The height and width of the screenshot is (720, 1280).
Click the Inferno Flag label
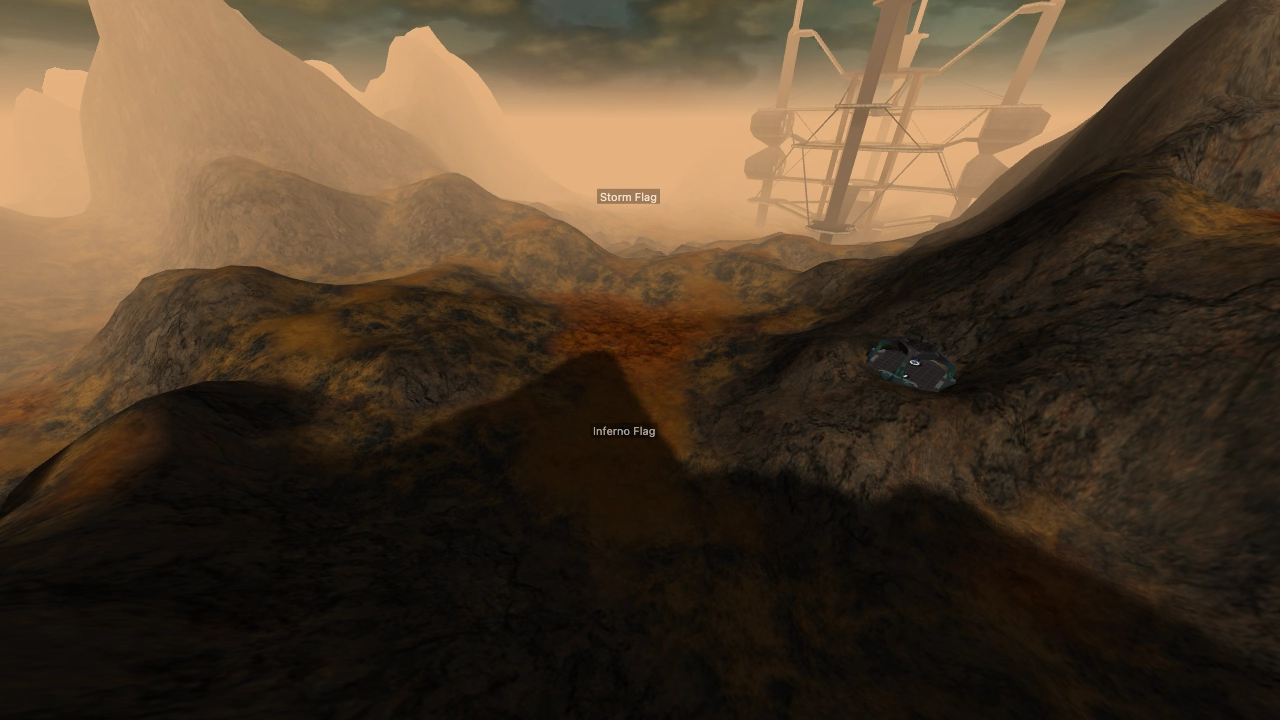pyautogui.click(x=624, y=430)
